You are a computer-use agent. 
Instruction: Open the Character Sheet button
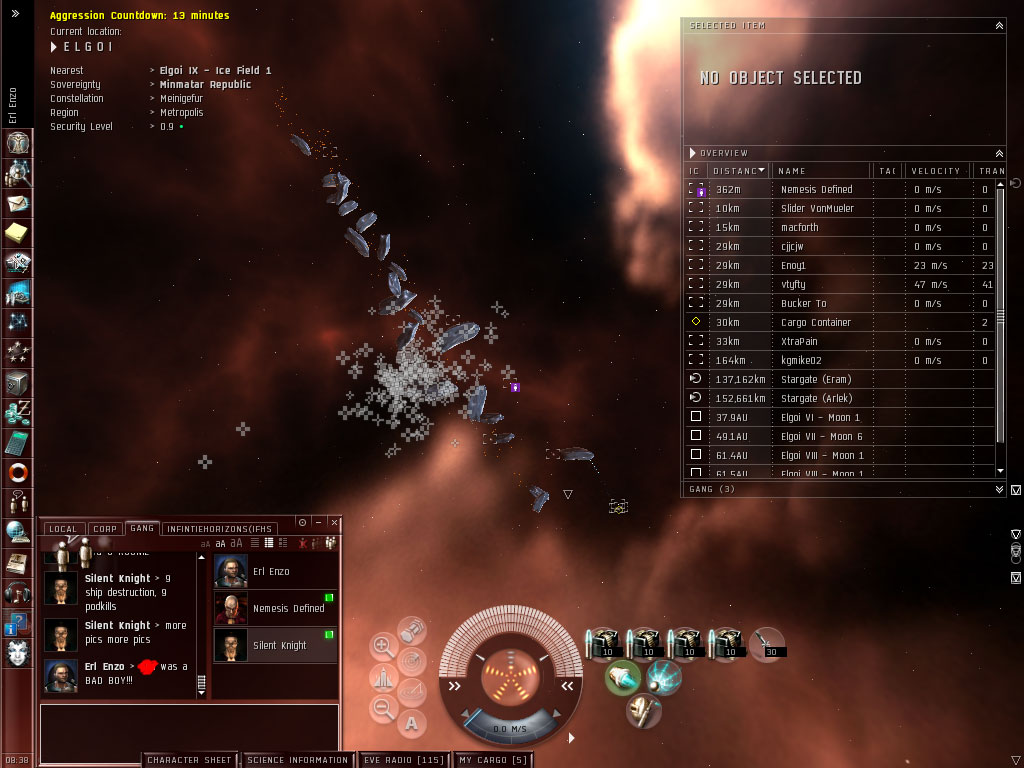189,760
